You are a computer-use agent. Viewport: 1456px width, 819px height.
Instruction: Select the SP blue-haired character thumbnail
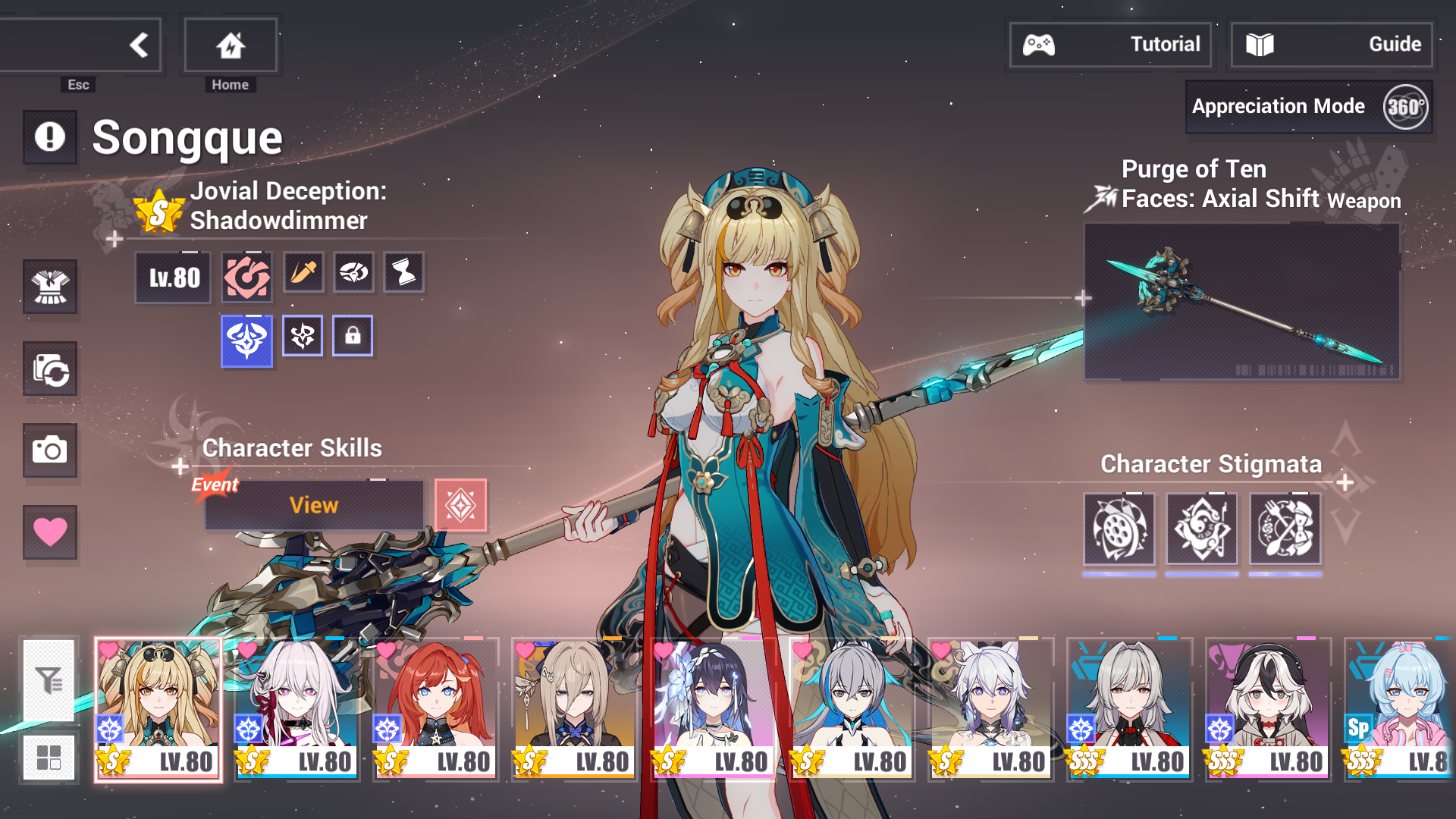[1407, 705]
